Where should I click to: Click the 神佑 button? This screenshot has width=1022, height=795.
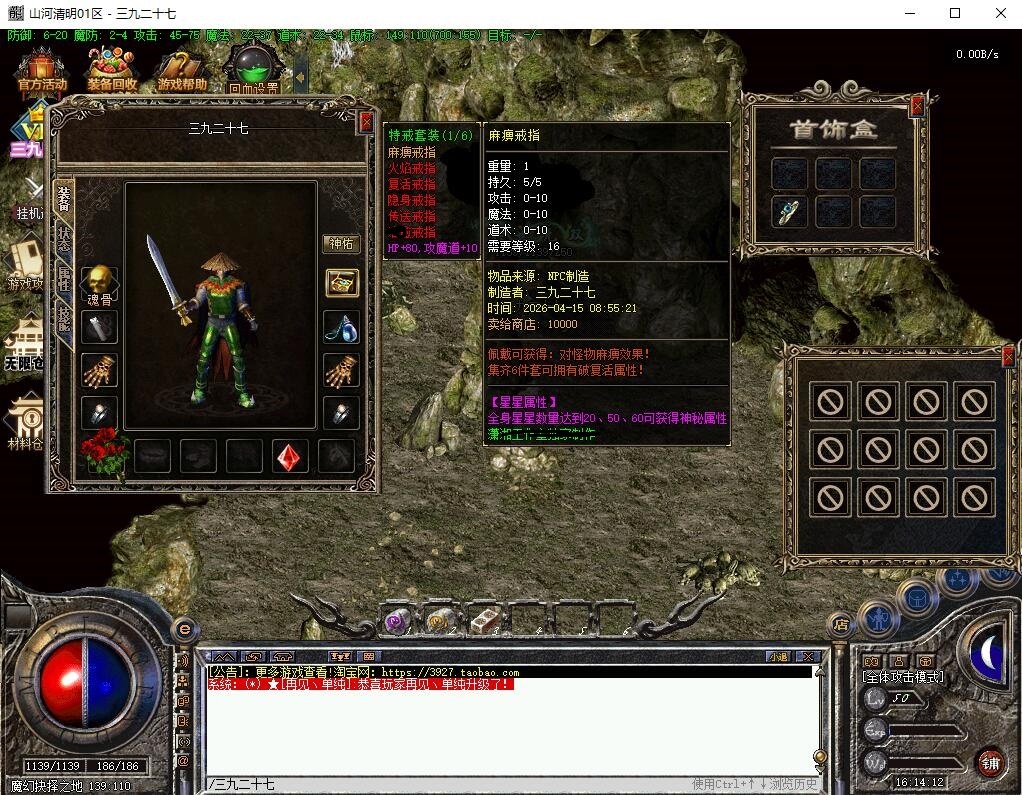[342, 244]
